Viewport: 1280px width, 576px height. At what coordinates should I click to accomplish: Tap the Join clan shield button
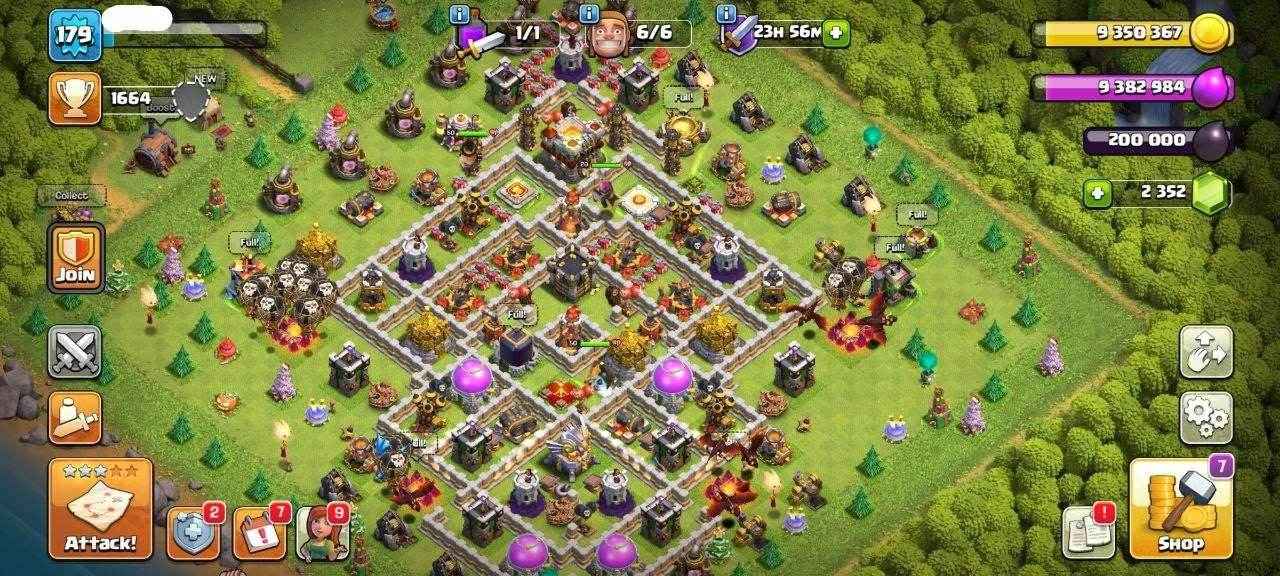pos(75,257)
